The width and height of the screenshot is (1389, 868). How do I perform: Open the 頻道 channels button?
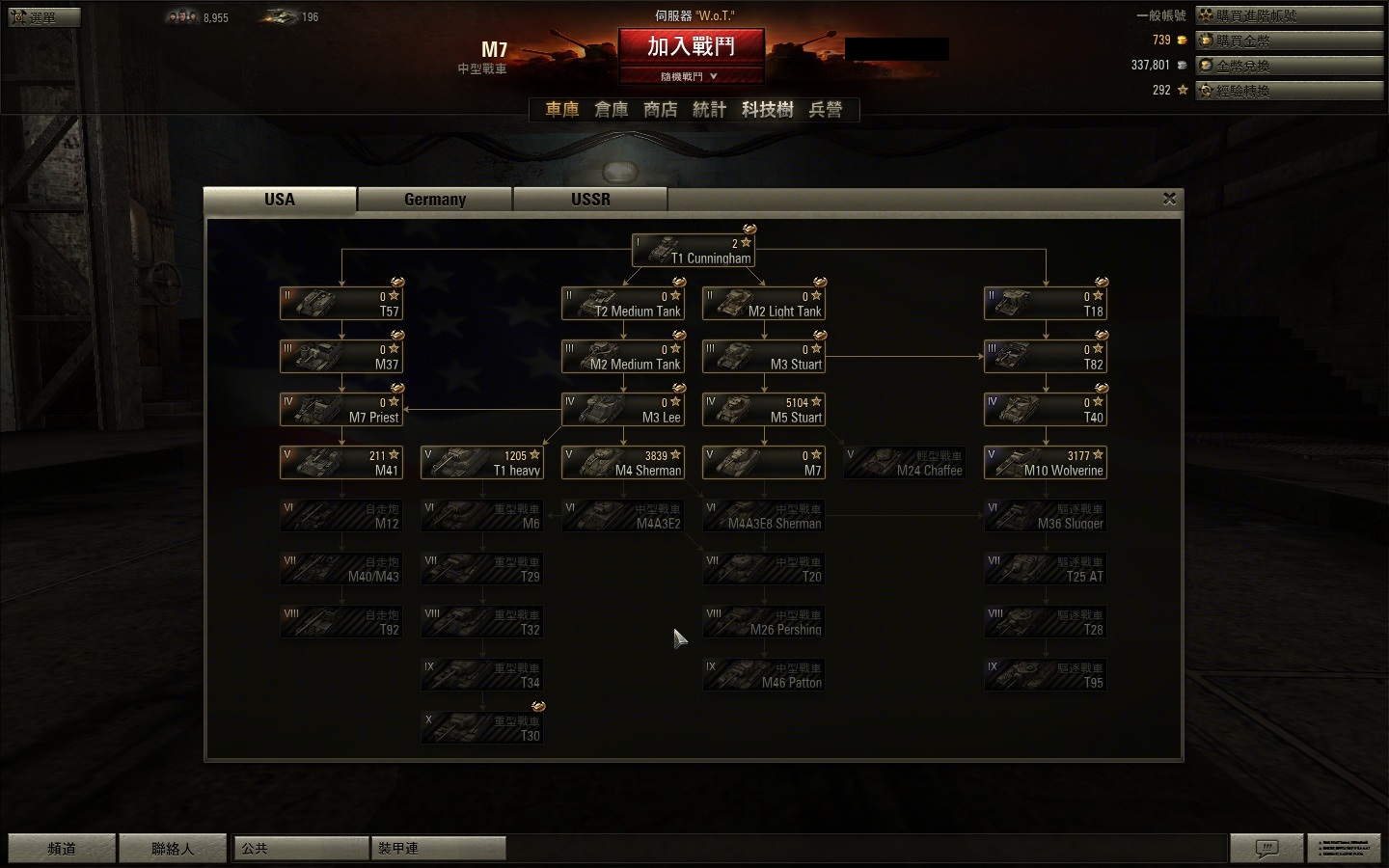click(x=62, y=849)
